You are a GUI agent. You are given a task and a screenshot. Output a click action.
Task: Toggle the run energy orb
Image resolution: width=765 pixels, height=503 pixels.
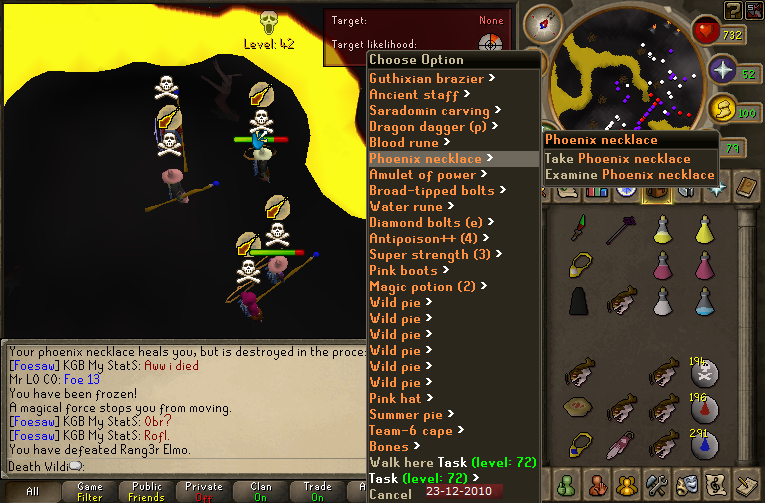tap(721, 110)
